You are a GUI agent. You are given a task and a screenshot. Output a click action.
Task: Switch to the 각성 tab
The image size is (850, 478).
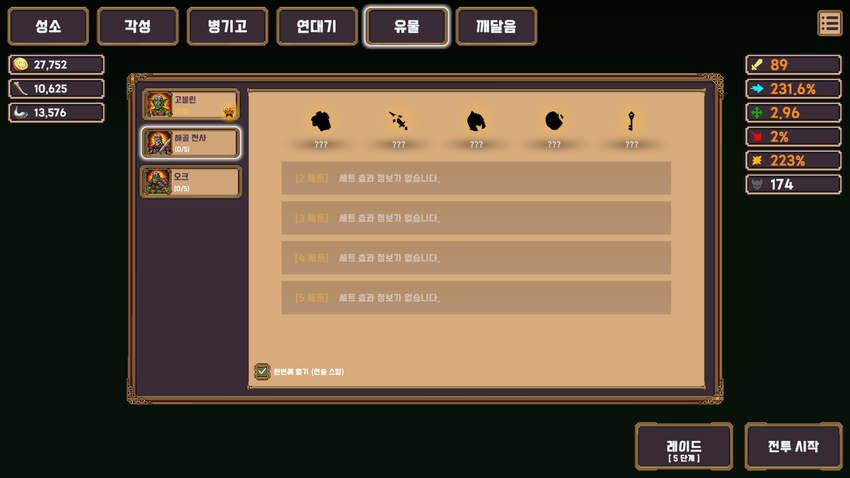click(138, 27)
